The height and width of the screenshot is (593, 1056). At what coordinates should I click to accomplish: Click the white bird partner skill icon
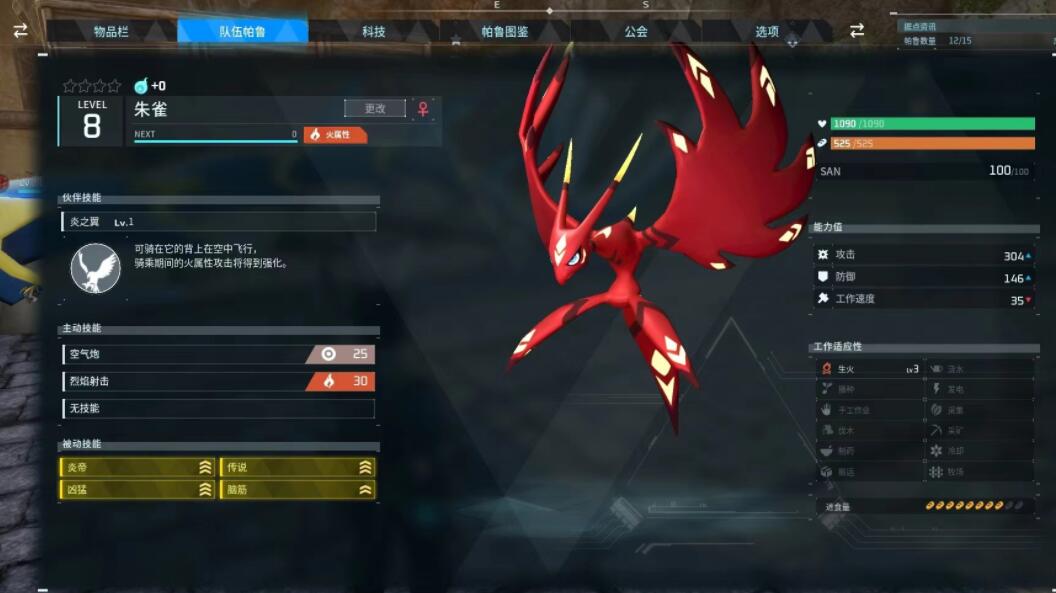click(96, 268)
